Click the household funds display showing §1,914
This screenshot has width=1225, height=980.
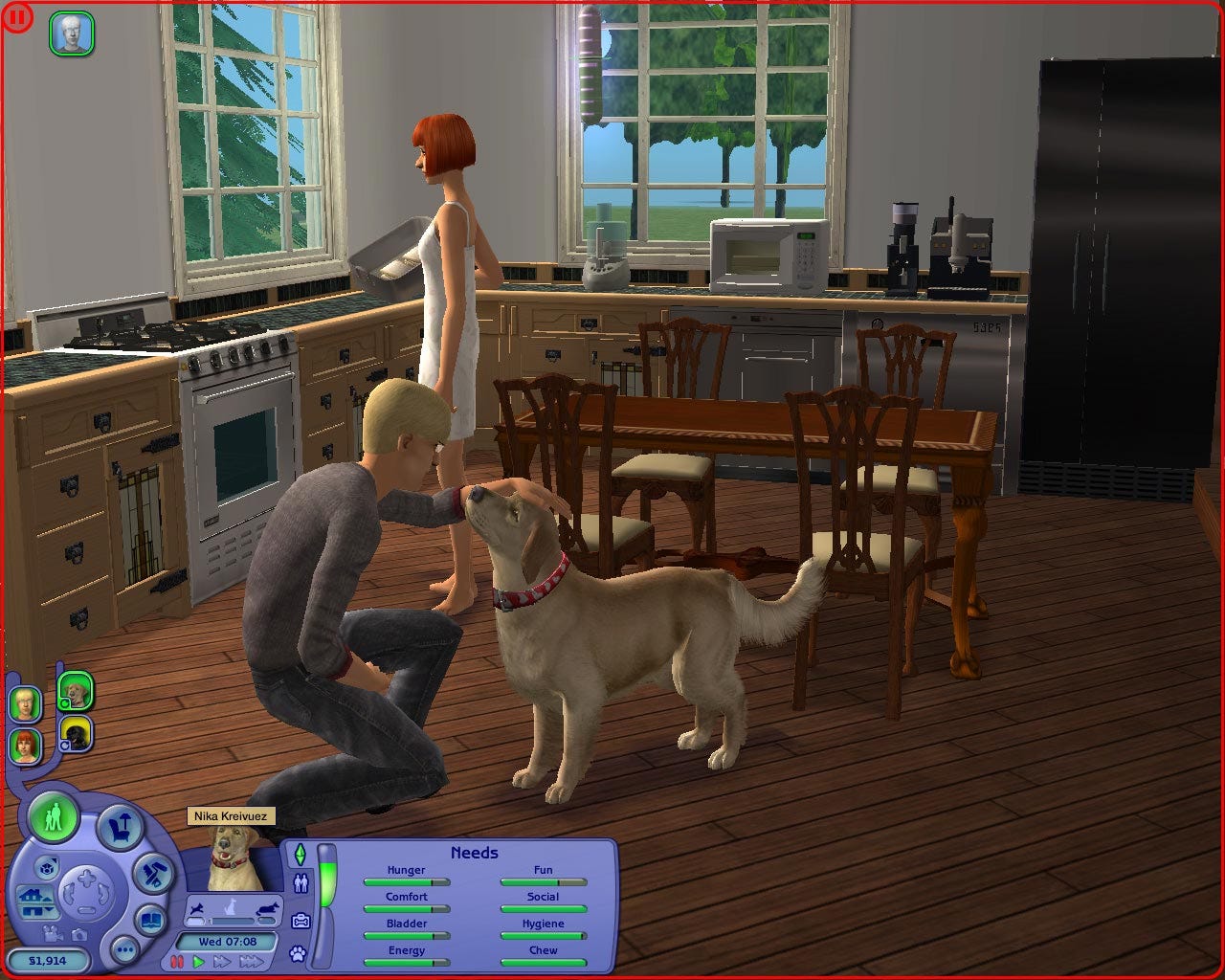point(48,959)
